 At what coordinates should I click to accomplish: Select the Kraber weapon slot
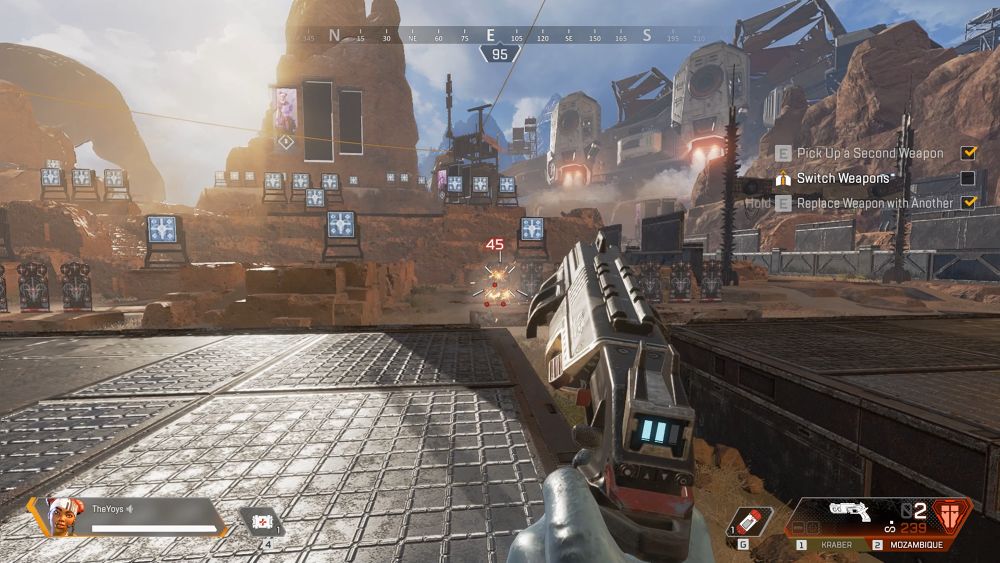828,545
